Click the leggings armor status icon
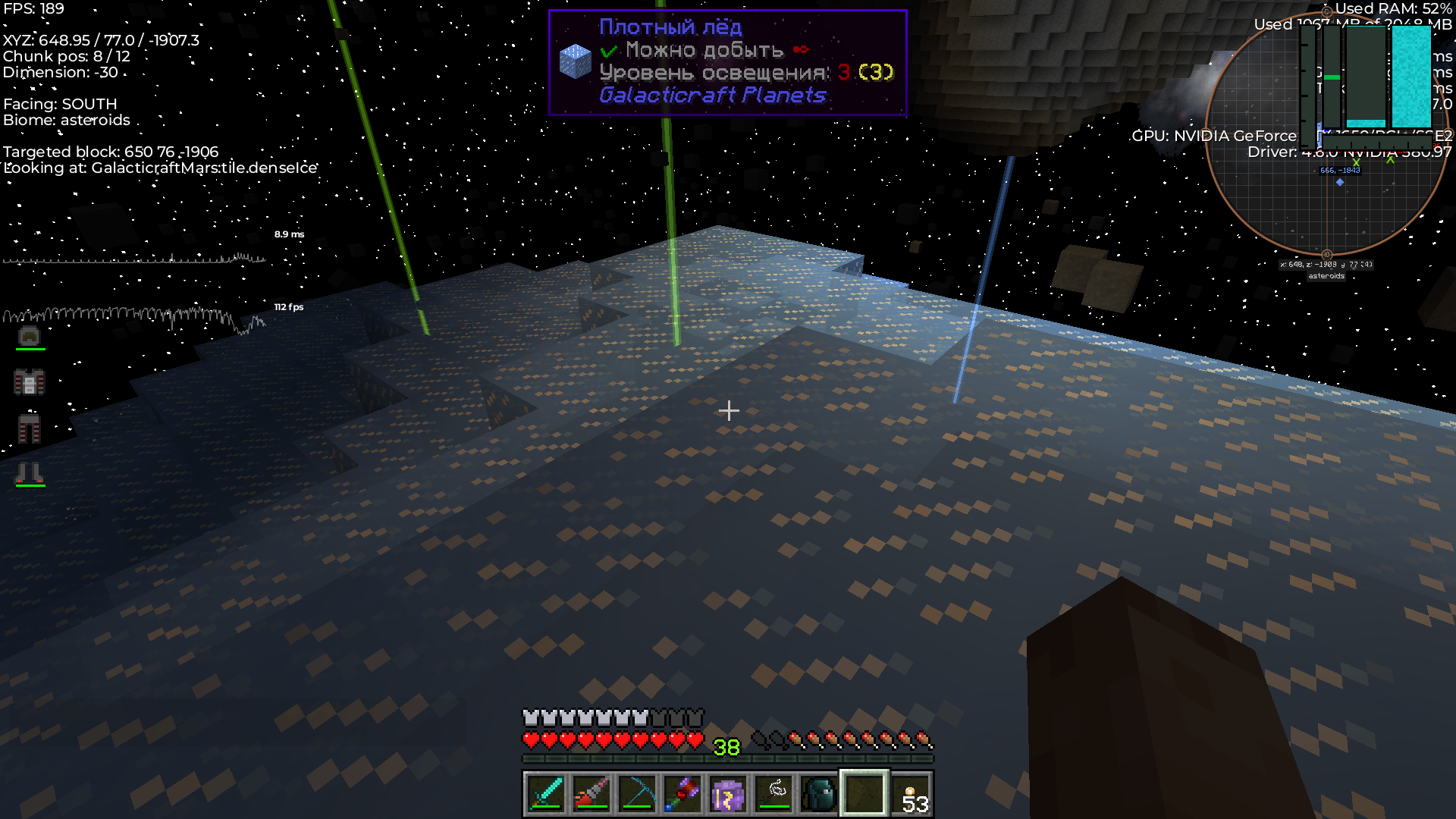Screen dimensions: 1456x819 [x=30, y=428]
